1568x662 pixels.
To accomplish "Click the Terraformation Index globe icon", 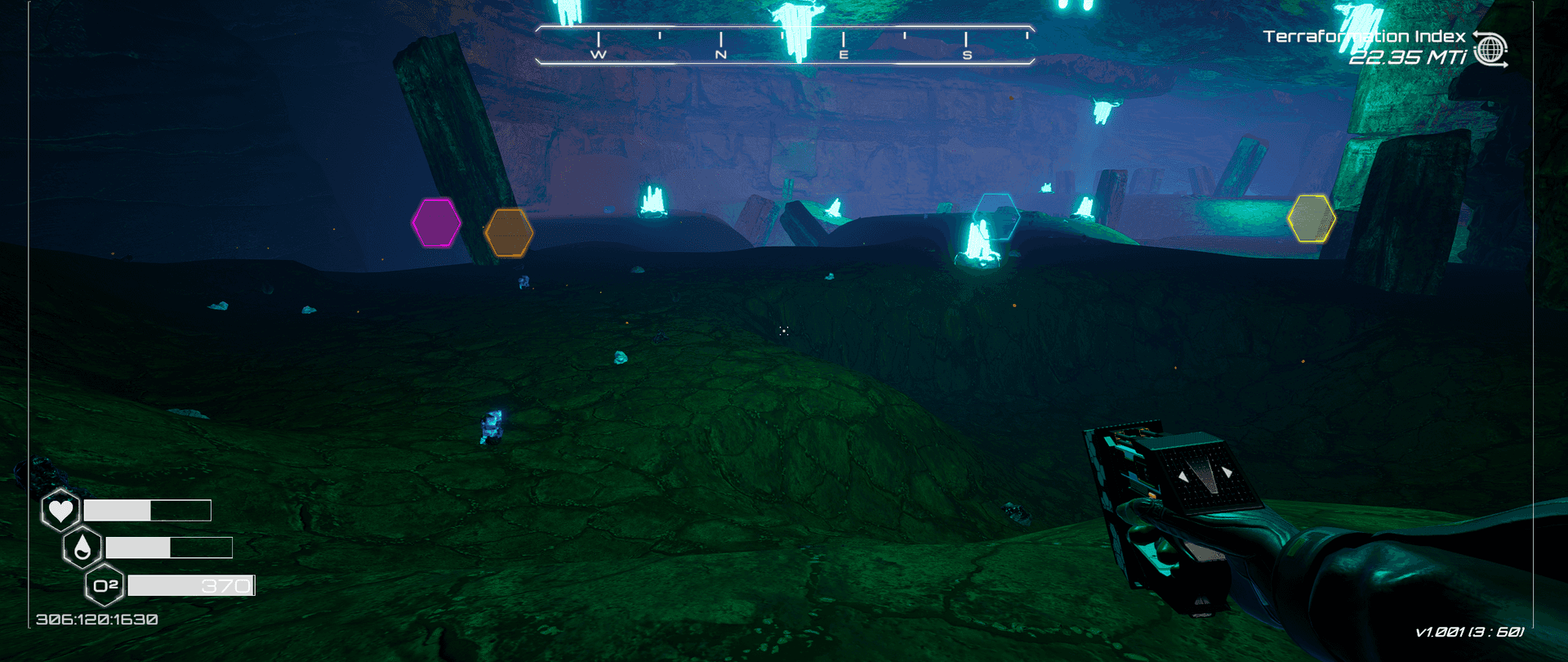I will tap(1491, 50).
